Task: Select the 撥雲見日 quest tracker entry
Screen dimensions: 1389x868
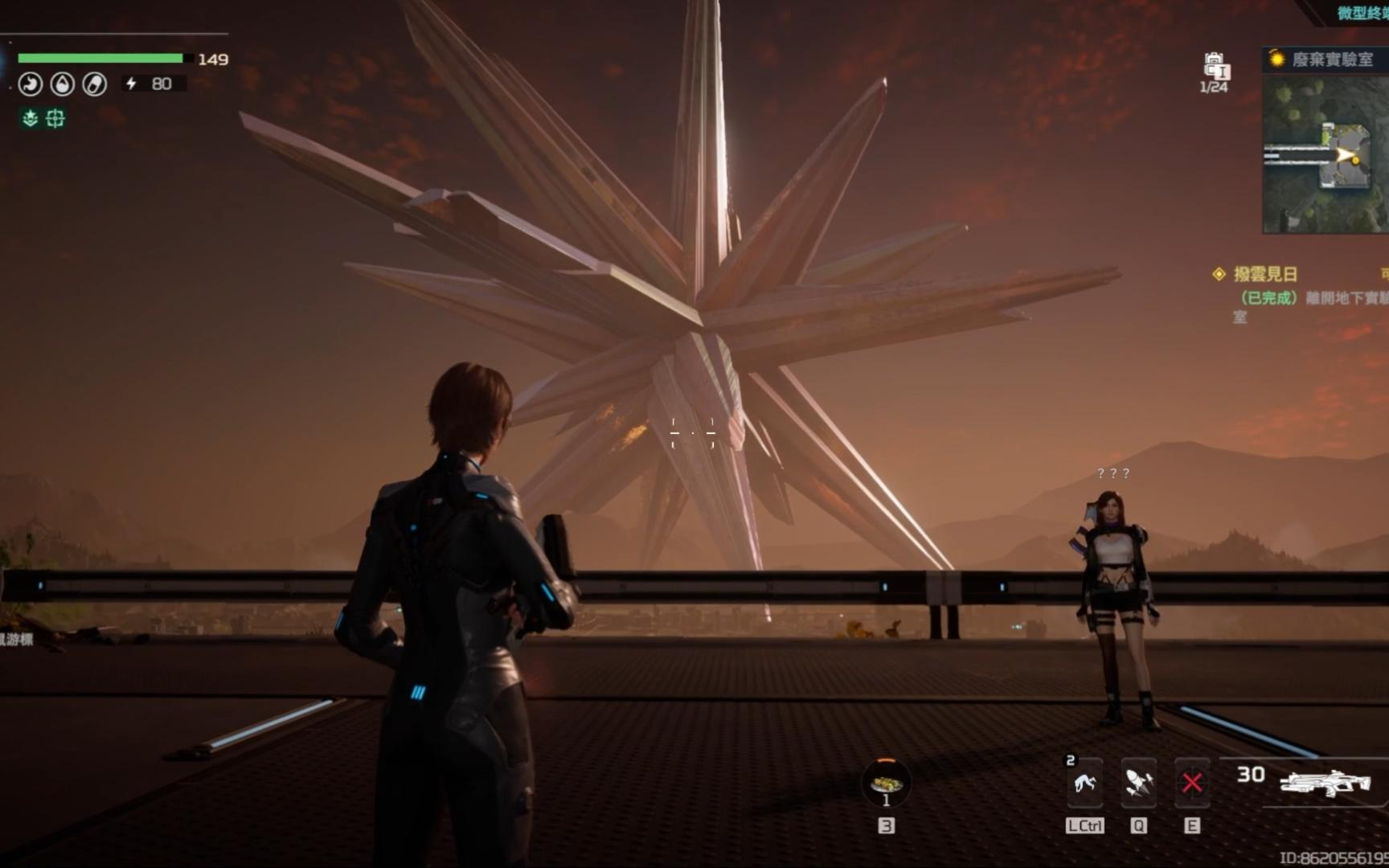Action: [1265, 275]
